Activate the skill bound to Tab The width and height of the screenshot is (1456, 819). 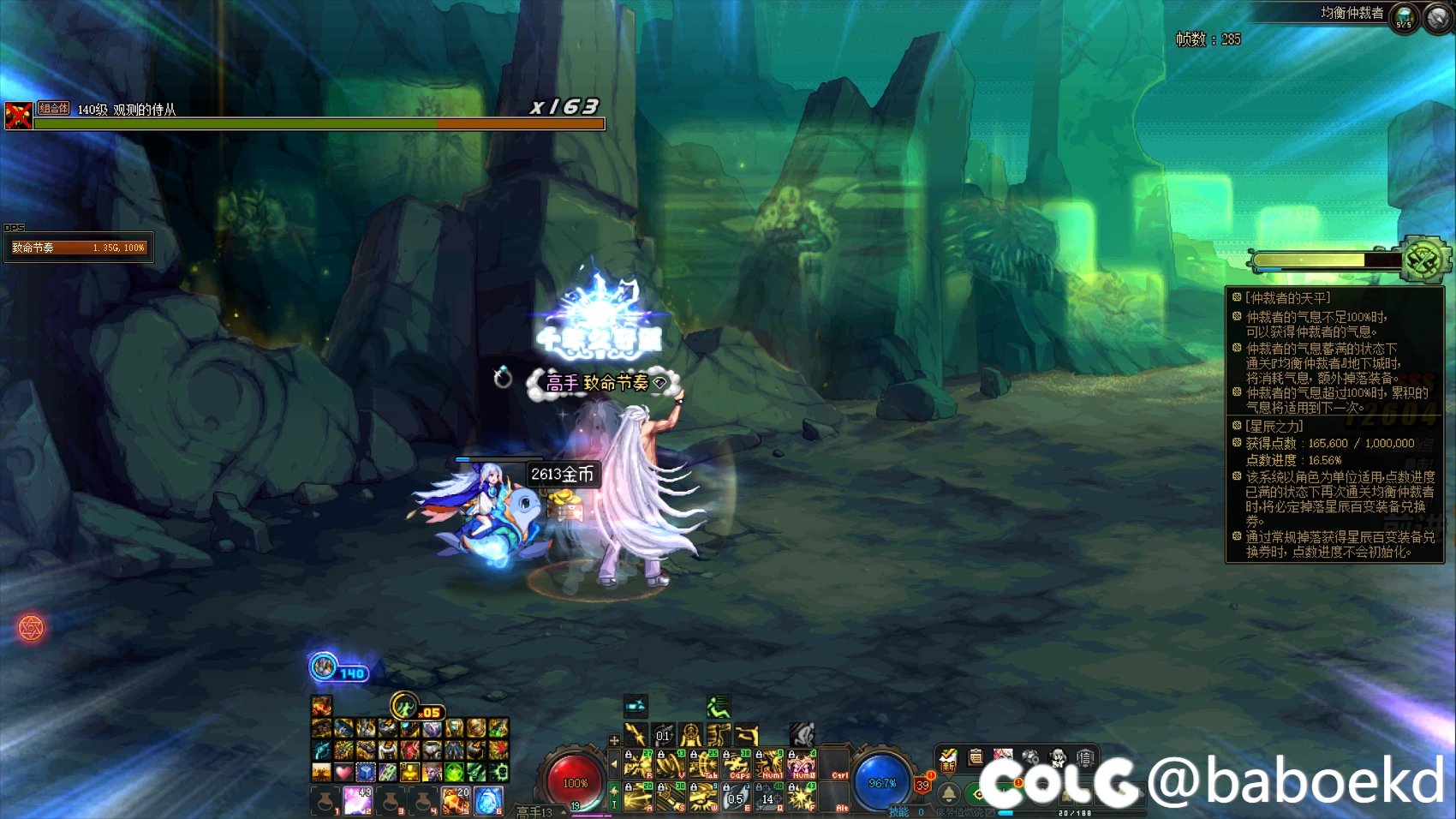pyautogui.click(x=704, y=763)
